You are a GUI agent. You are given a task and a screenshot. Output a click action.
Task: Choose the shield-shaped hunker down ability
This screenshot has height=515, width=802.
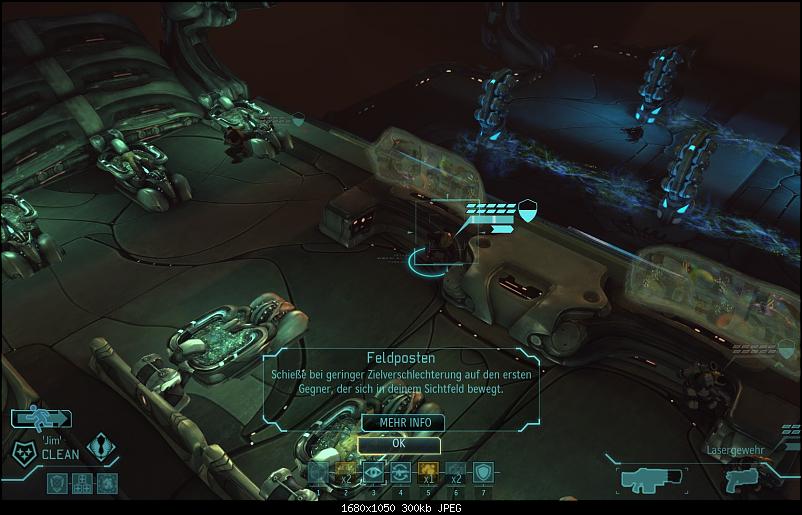tap(484, 473)
